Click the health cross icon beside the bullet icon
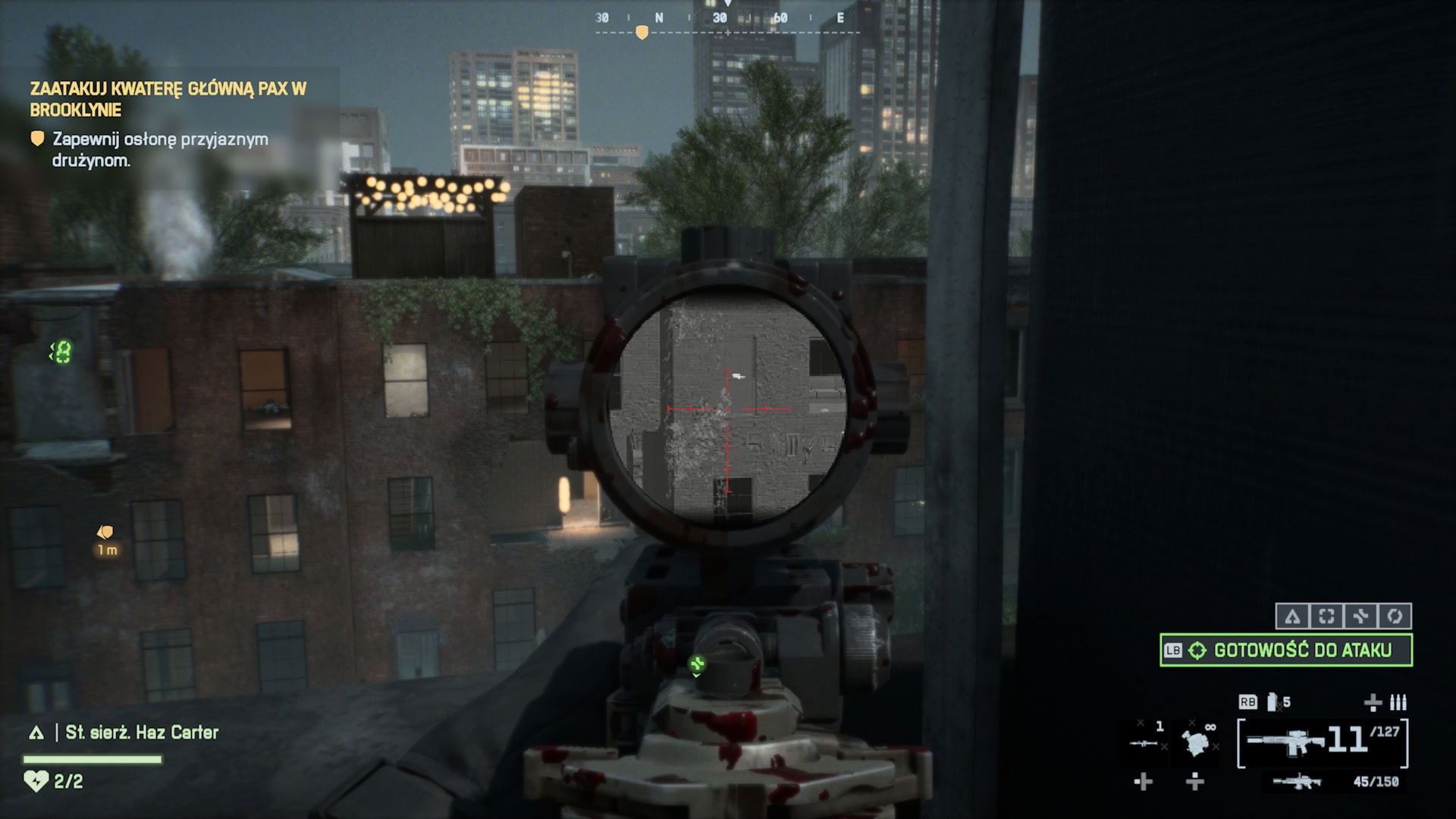The image size is (1456, 819). coord(1373,703)
